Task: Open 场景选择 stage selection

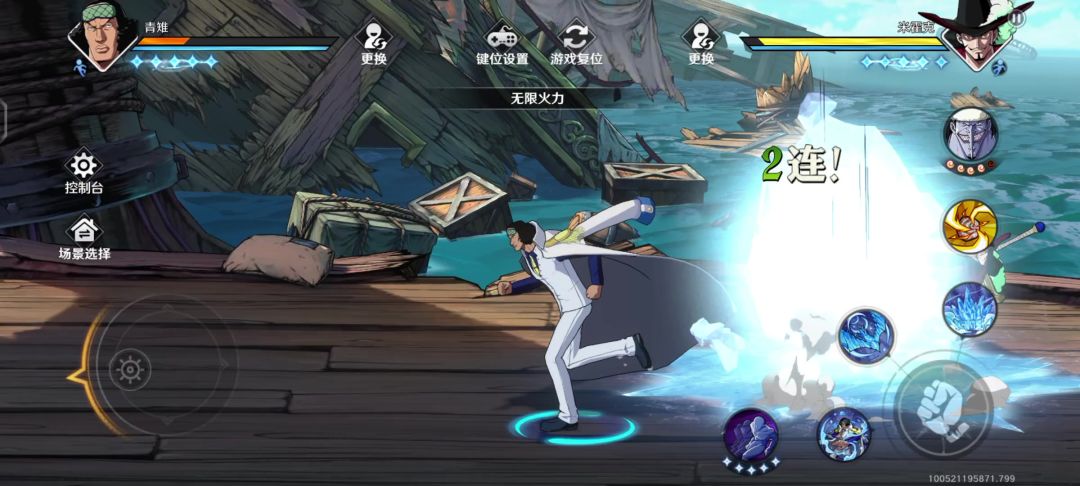Action: point(84,238)
